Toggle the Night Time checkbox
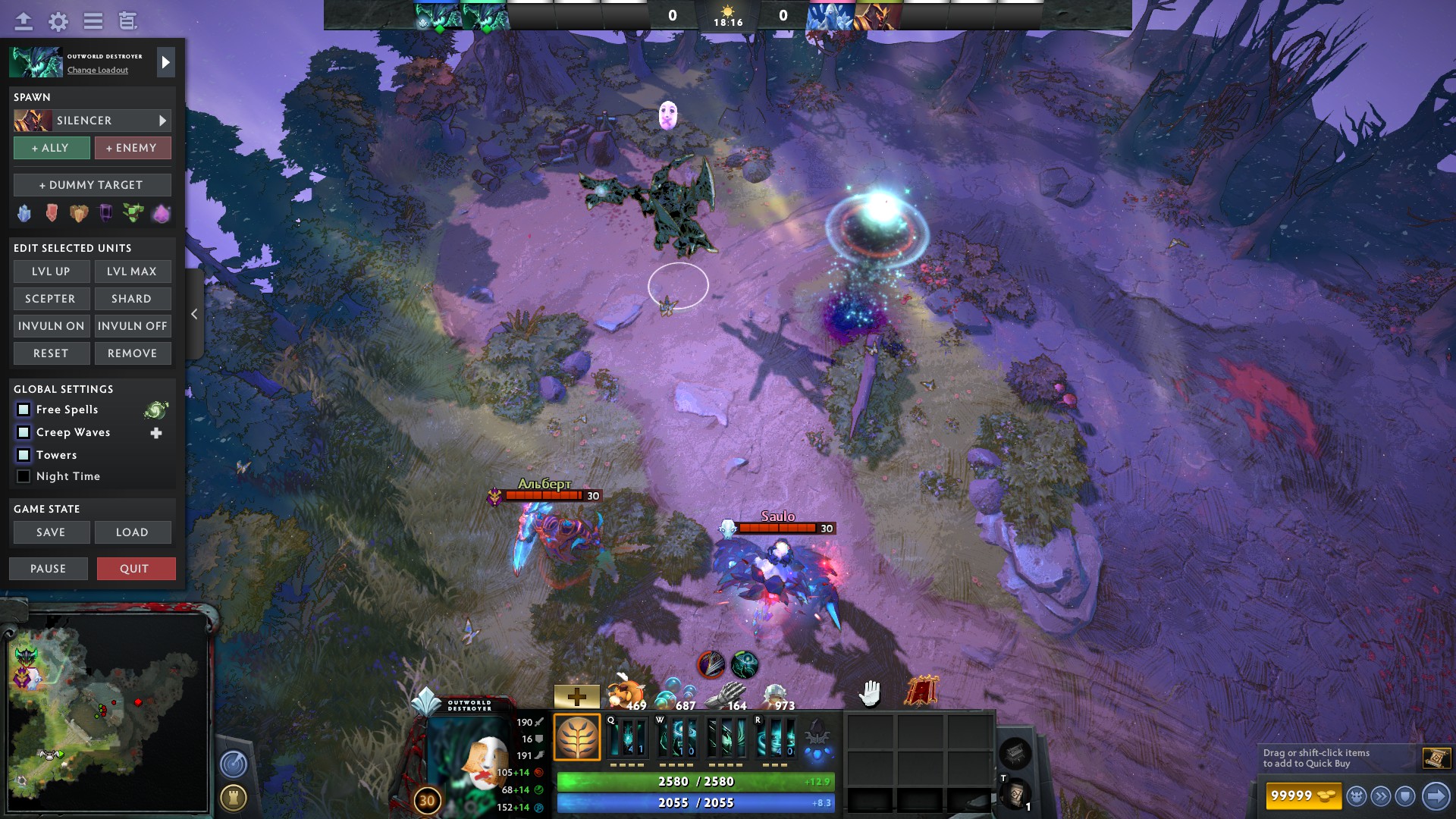Image resolution: width=1456 pixels, height=819 pixels. 23,476
